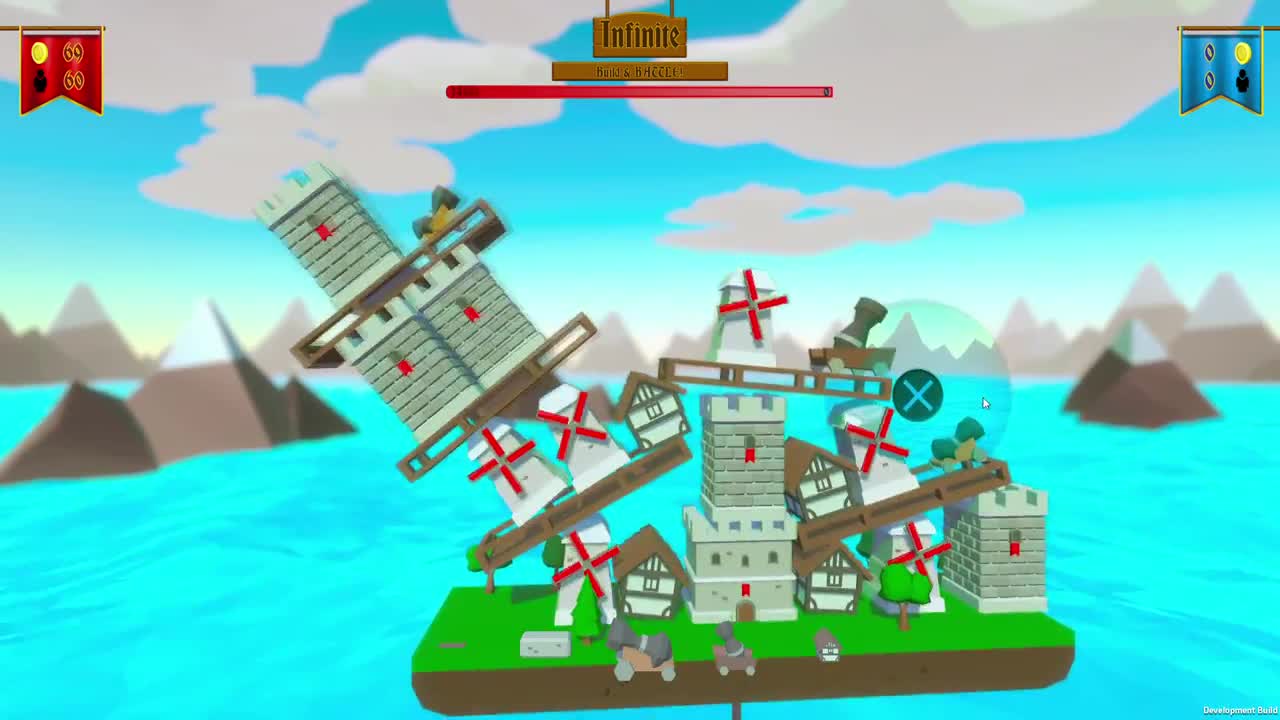
Task: Click the upper oval emblem on the blue banner
Action: [1209, 52]
